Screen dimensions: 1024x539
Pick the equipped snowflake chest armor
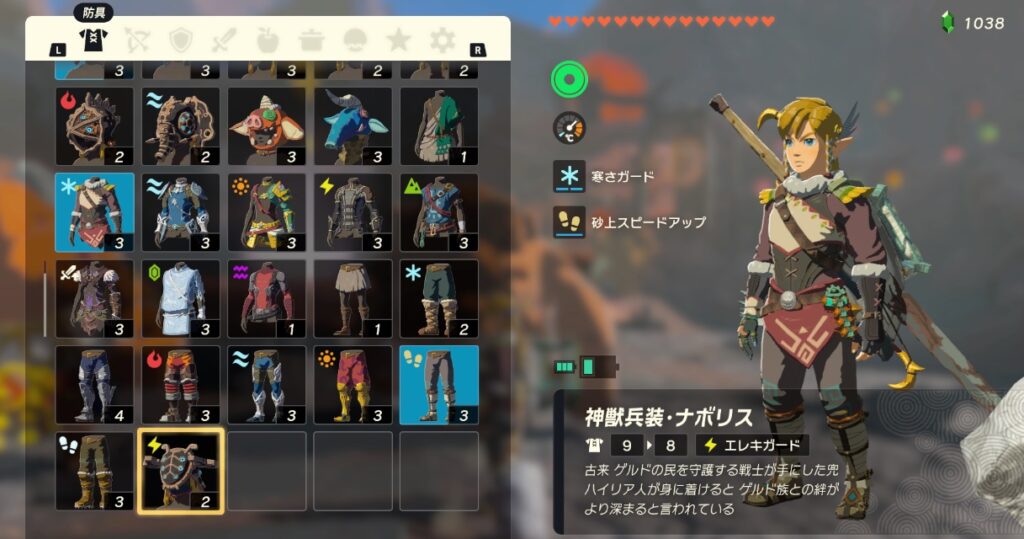point(94,212)
